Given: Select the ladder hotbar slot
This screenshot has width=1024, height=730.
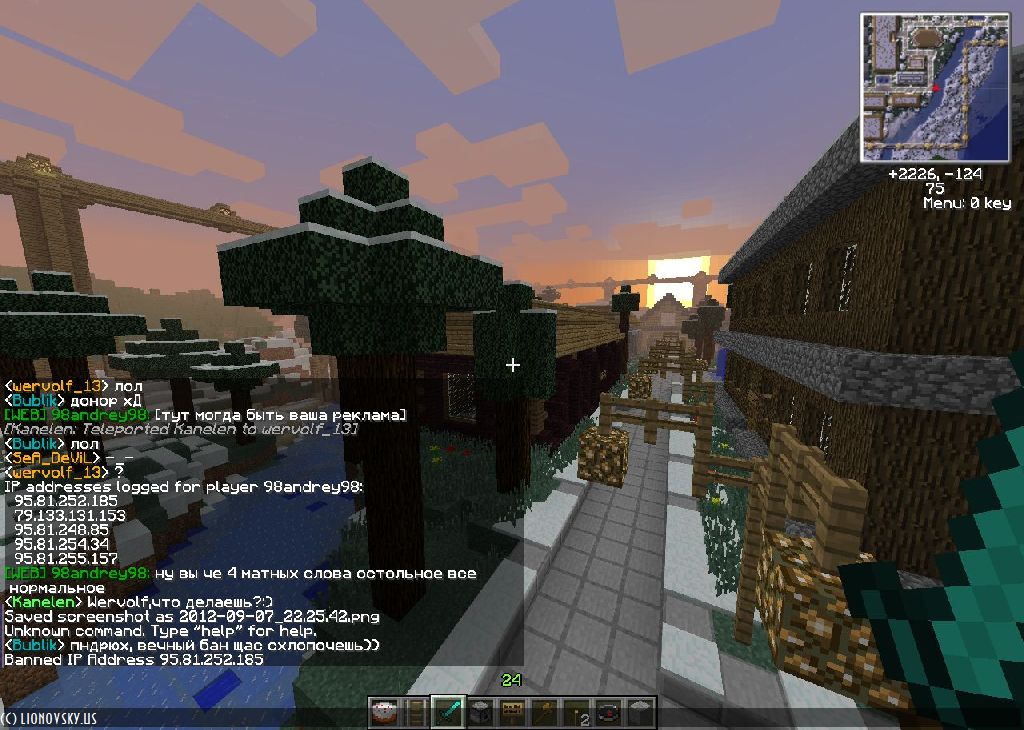Looking at the screenshot, I should pos(416,712).
